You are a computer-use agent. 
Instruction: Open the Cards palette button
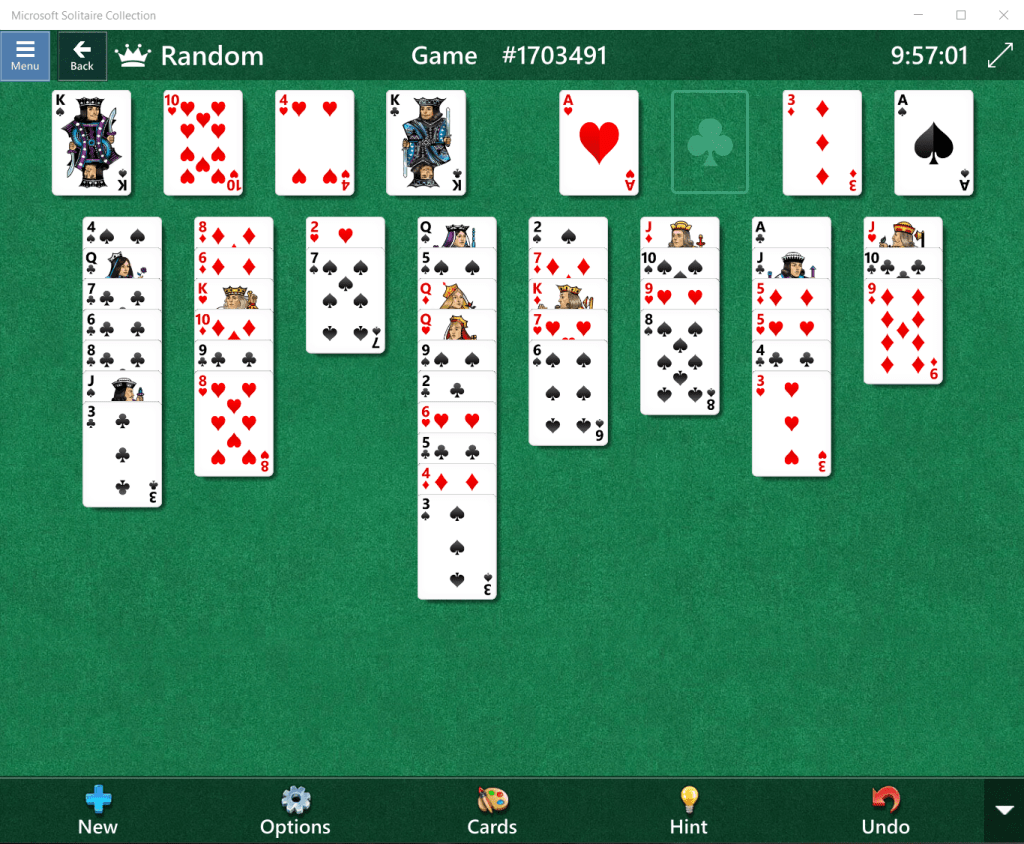(492, 811)
